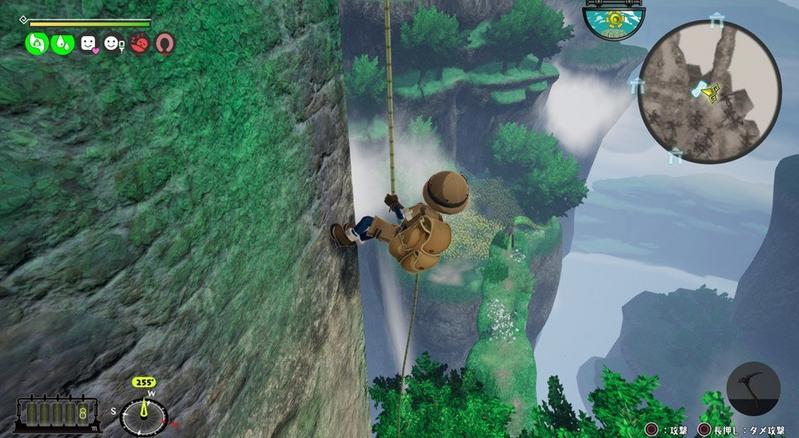The width and height of the screenshot is (799, 438).
Task: Select the green water droplets status icon
Action: click(x=61, y=43)
